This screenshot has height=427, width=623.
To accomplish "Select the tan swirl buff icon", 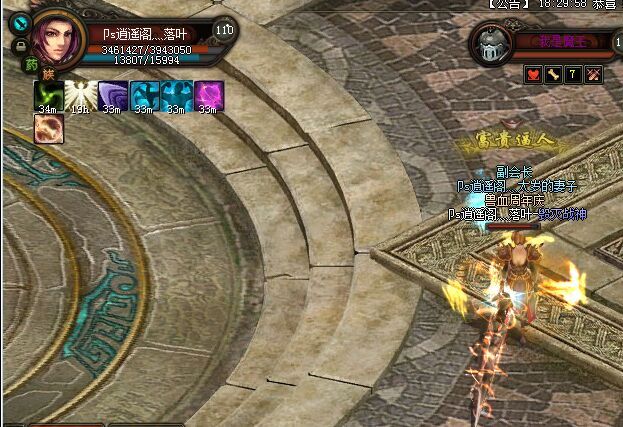I will tap(47, 127).
